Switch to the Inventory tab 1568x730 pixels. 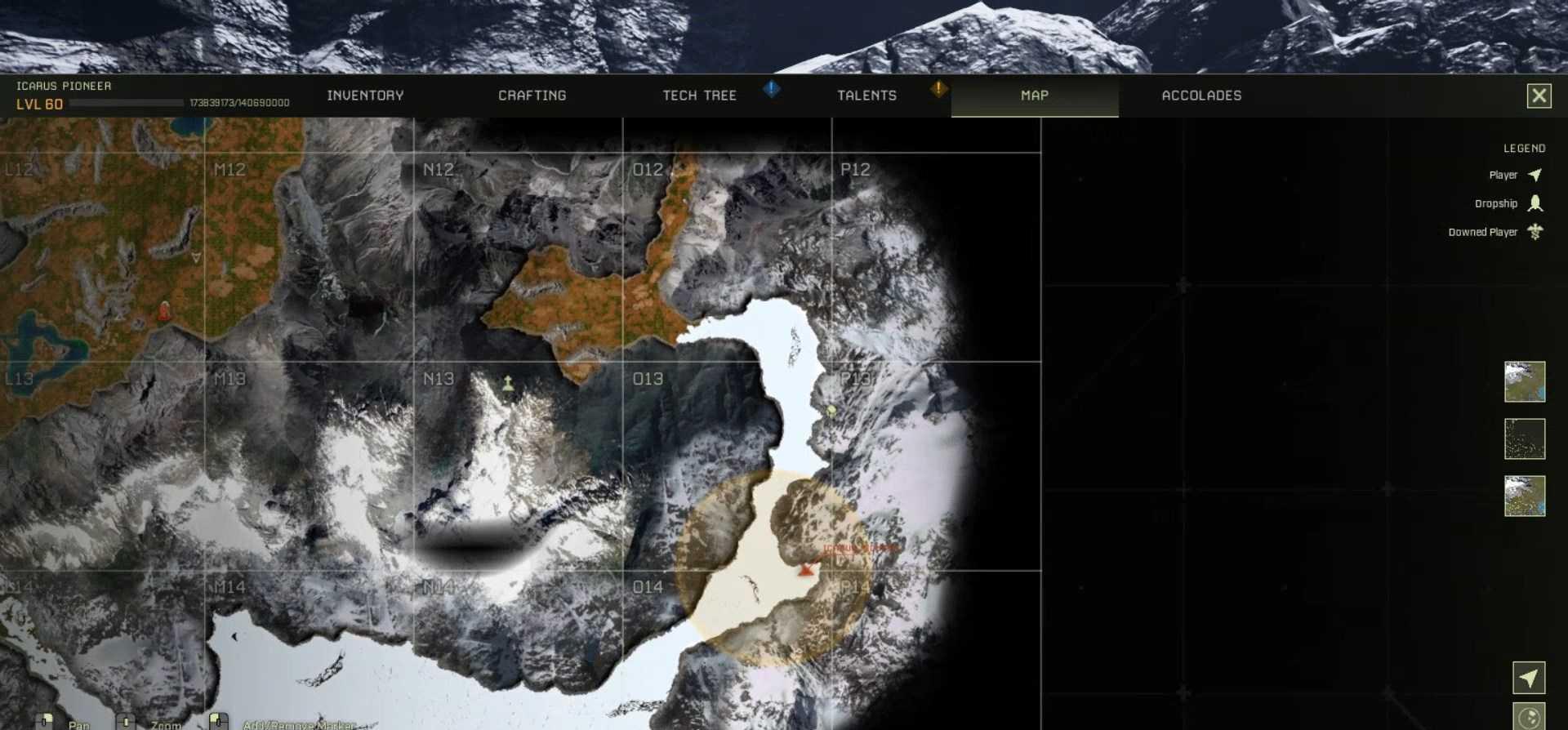click(365, 96)
